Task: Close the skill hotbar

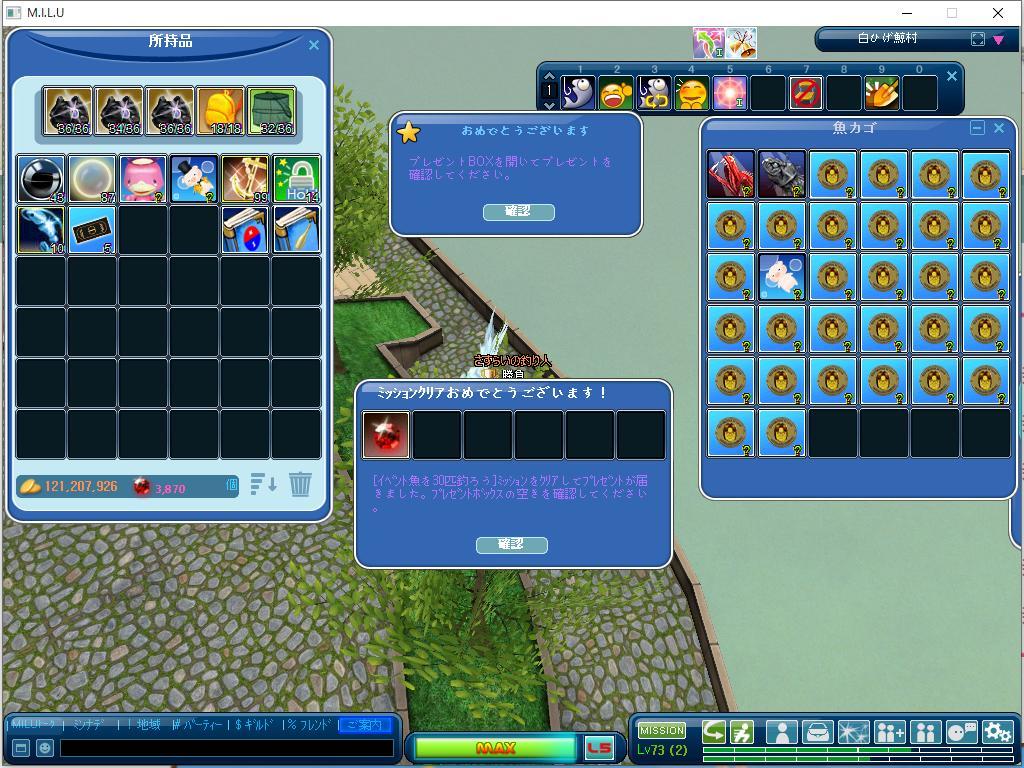Action: pyautogui.click(x=952, y=76)
